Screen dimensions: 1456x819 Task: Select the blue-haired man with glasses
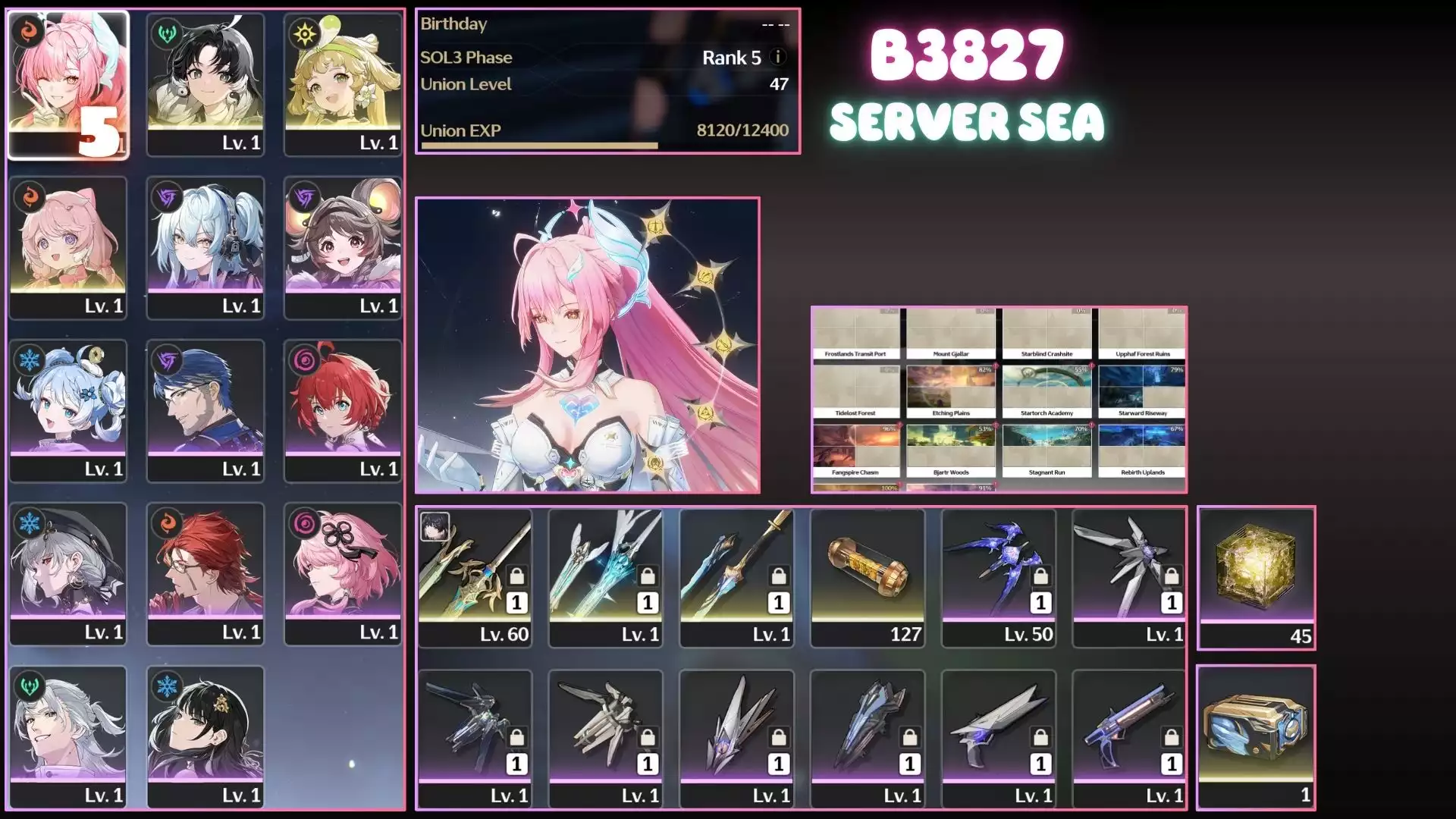point(206,409)
